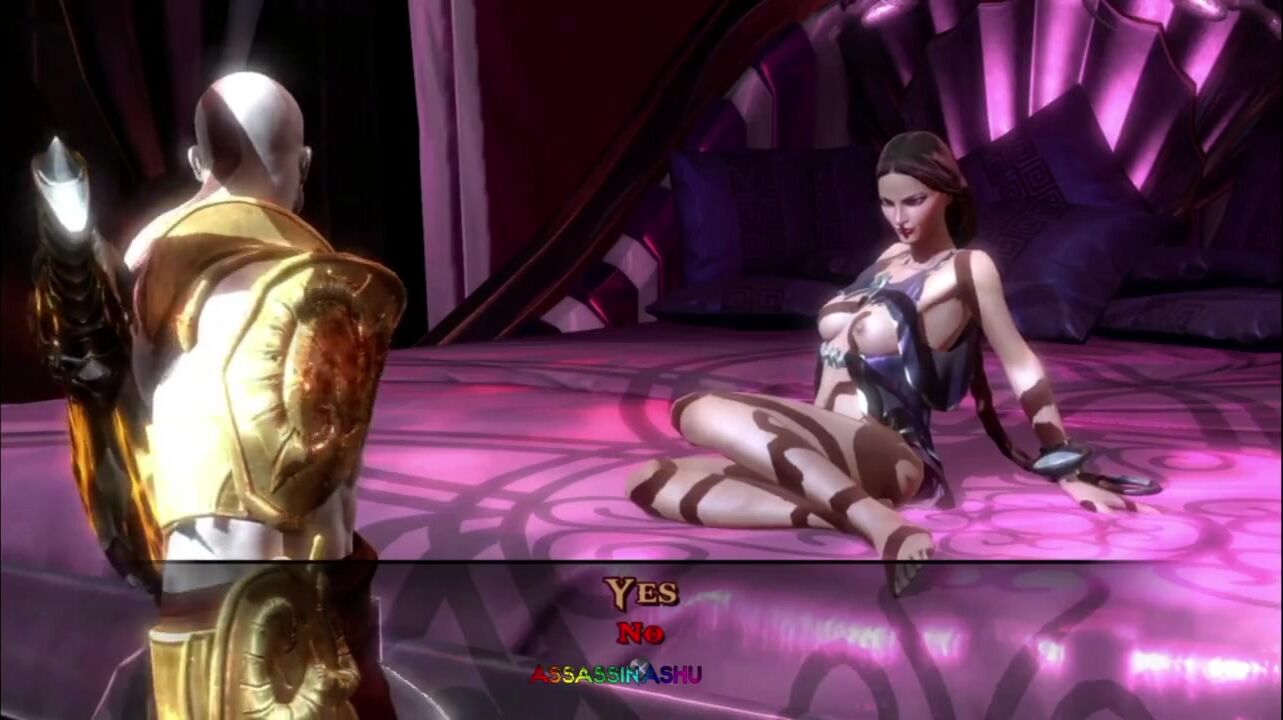This screenshot has height=720, width=1283.
Task: Select the No dialogue option
Action: pyautogui.click(x=640, y=633)
